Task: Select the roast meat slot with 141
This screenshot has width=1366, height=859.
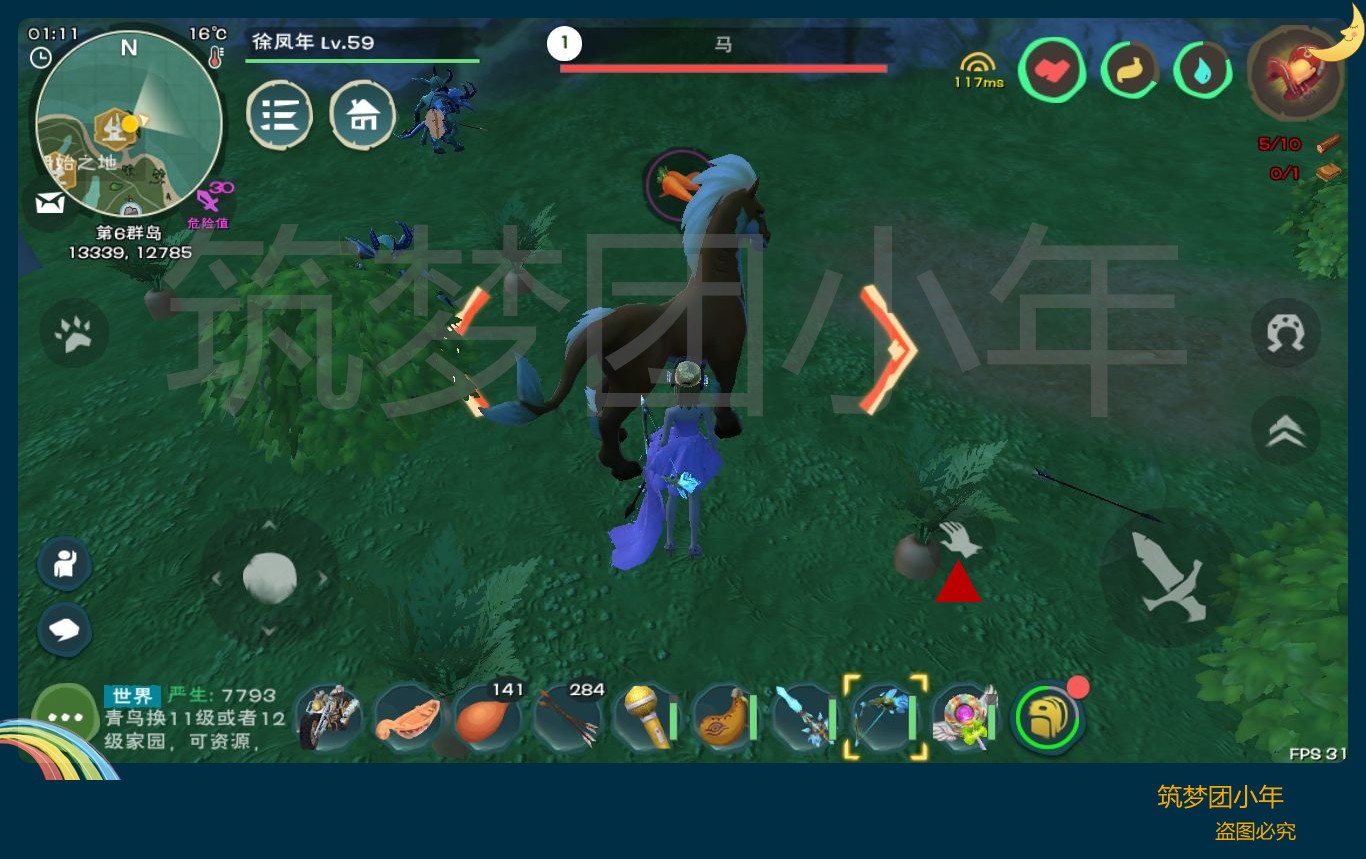Action: 487,717
